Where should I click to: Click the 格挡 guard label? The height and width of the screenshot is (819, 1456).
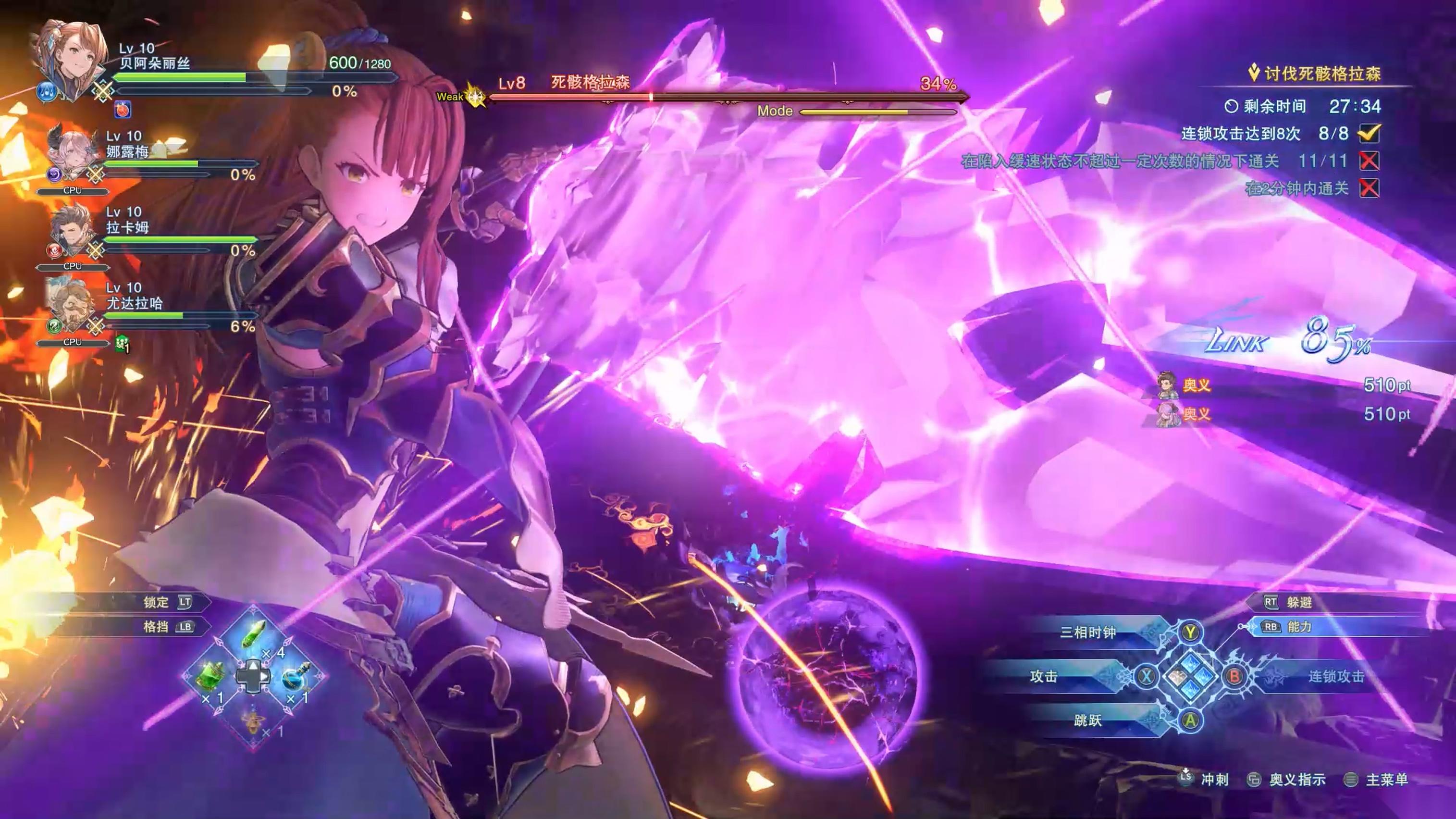(x=156, y=627)
